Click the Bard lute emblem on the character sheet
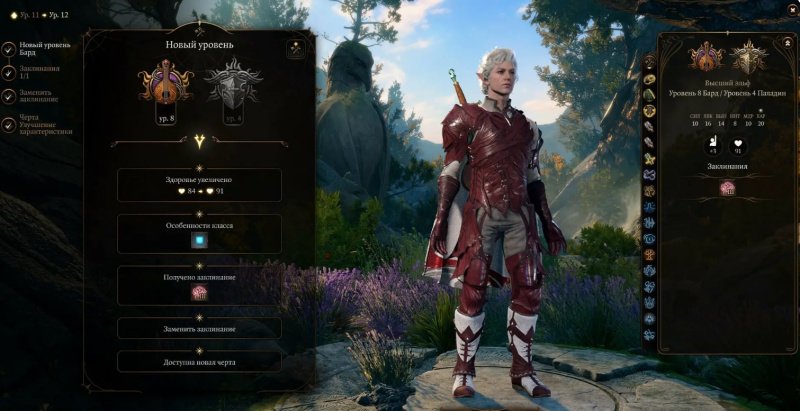800x411 pixels. pyautogui.click(x=707, y=56)
